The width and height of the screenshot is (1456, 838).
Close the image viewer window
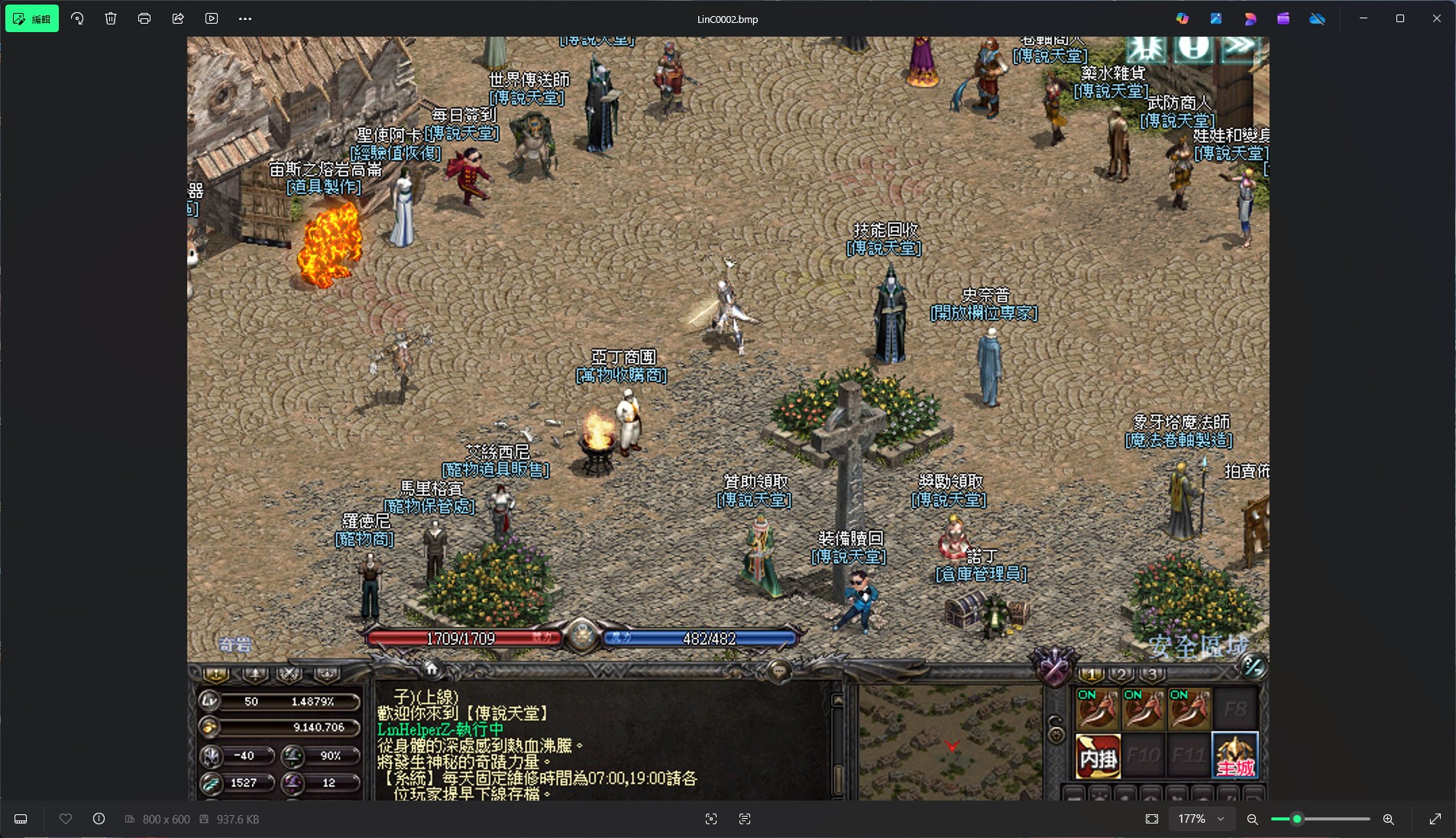click(1436, 18)
